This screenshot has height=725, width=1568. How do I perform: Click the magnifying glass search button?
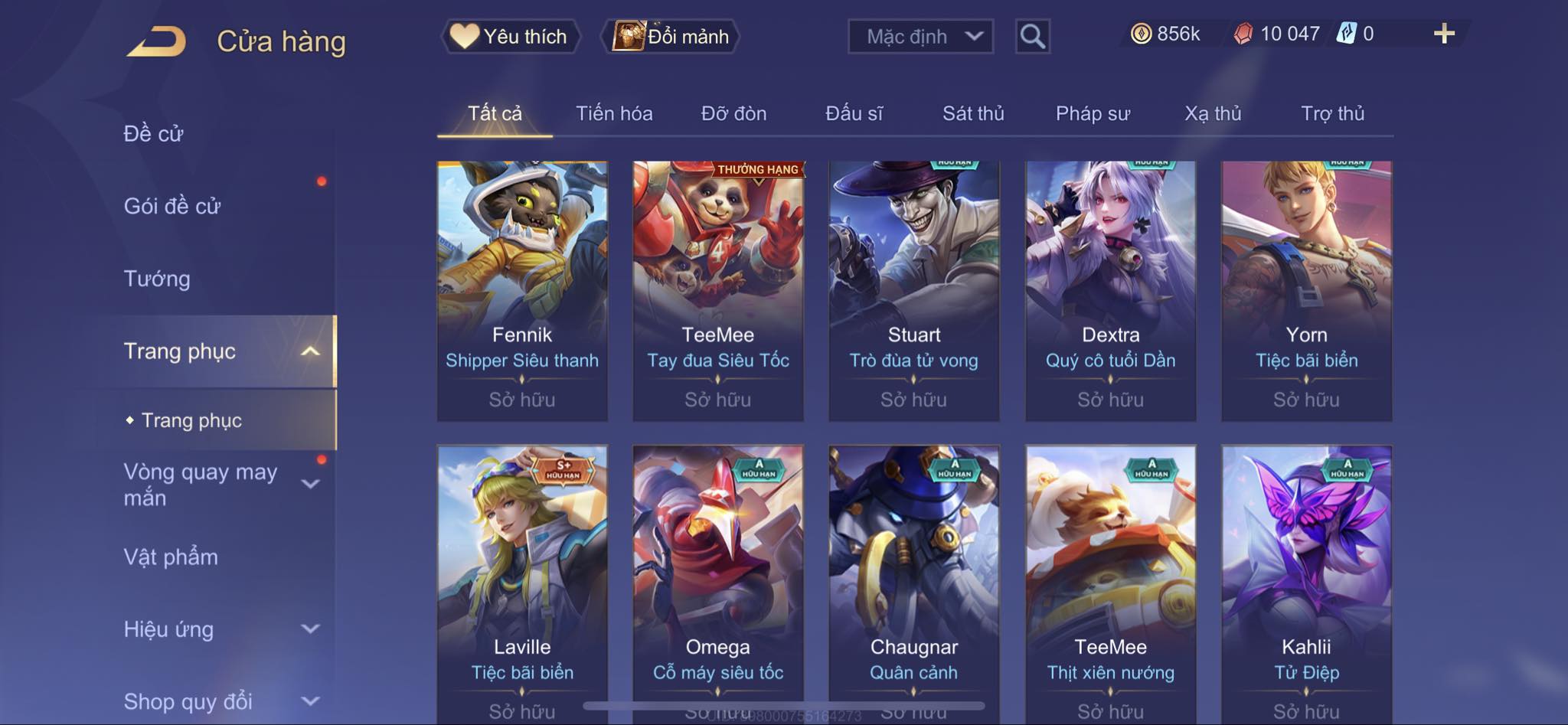[x=1032, y=36]
